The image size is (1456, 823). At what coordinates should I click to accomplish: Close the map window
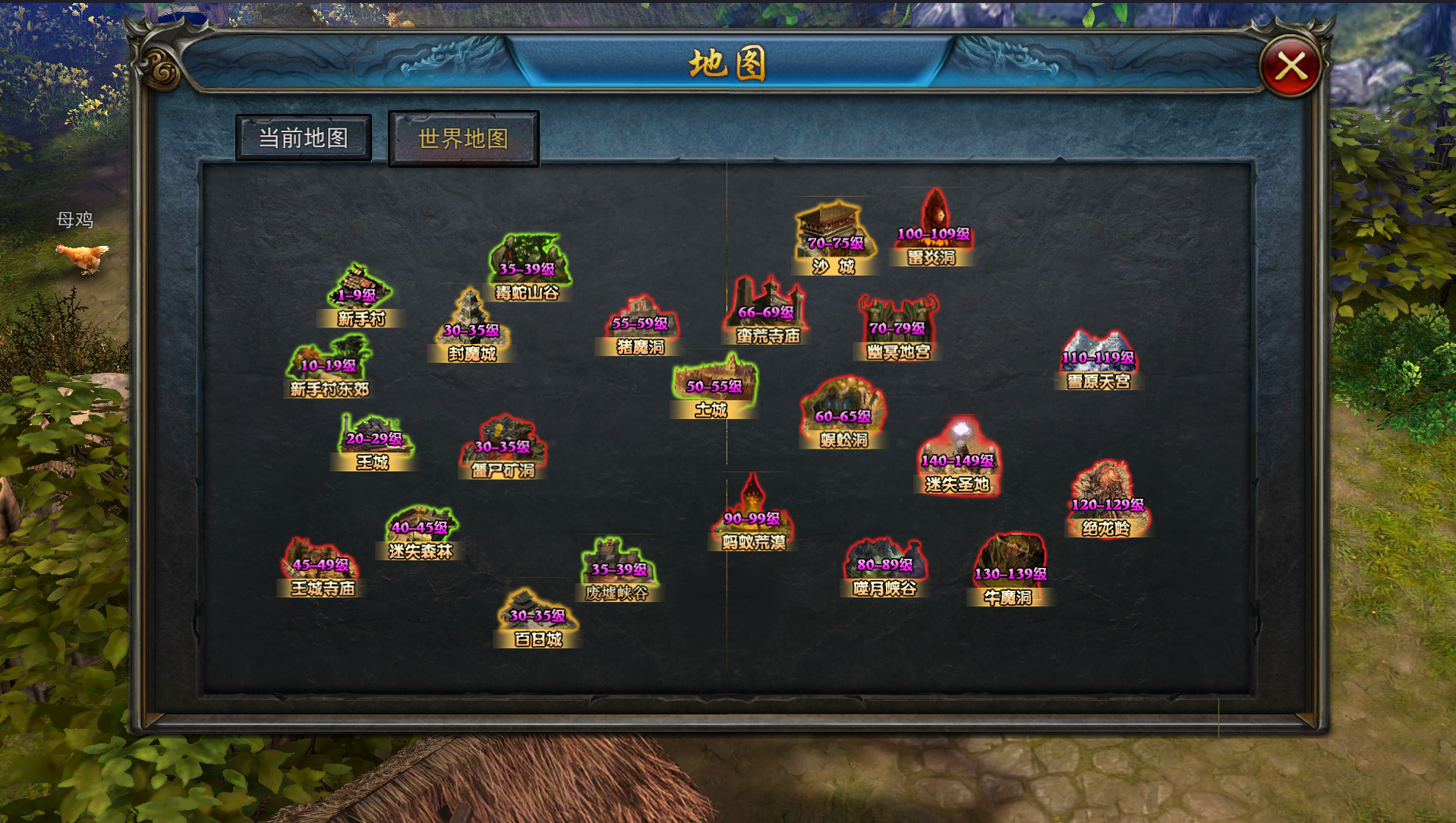pyautogui.click(x=1291, y=67)
